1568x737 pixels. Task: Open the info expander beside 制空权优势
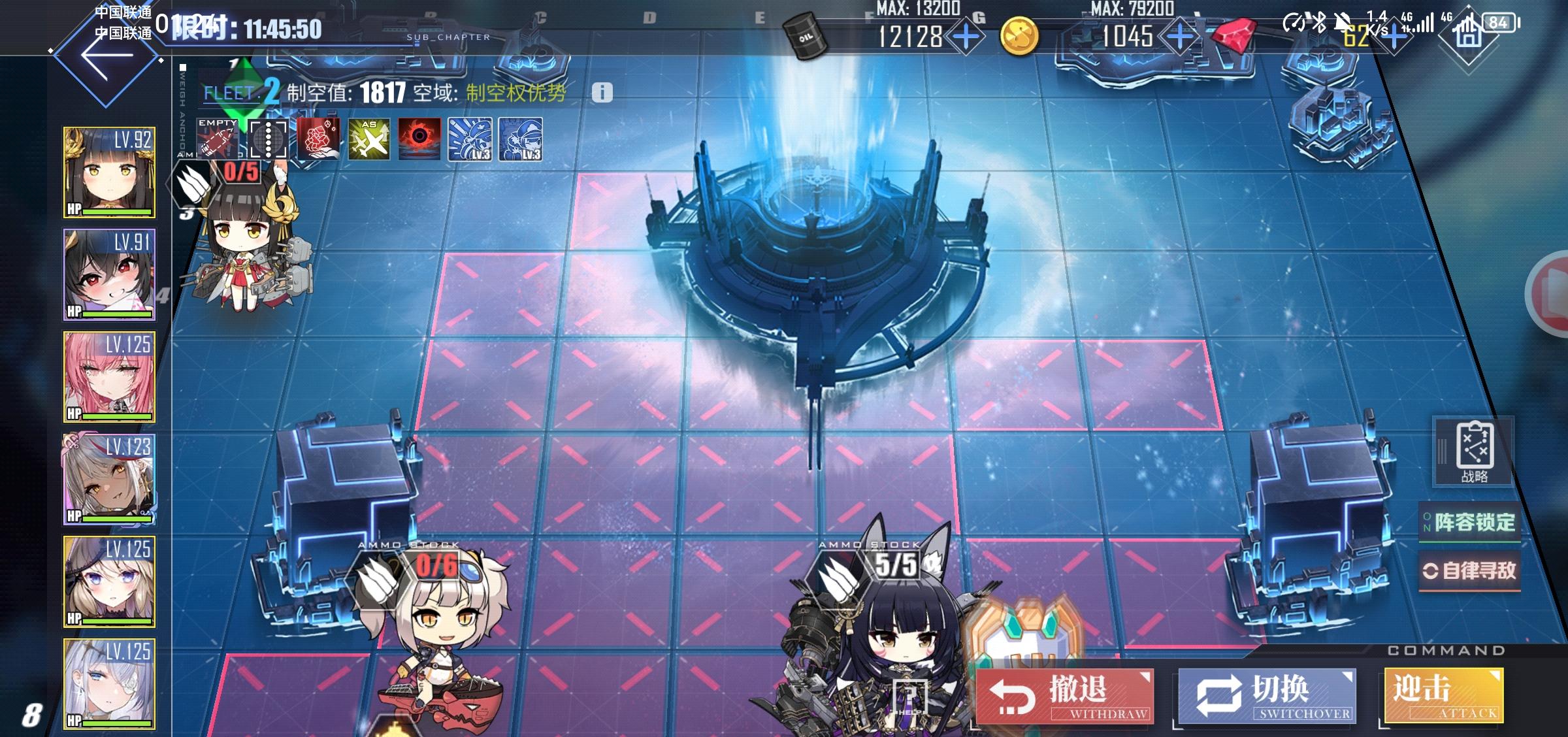tap(602, 92)
